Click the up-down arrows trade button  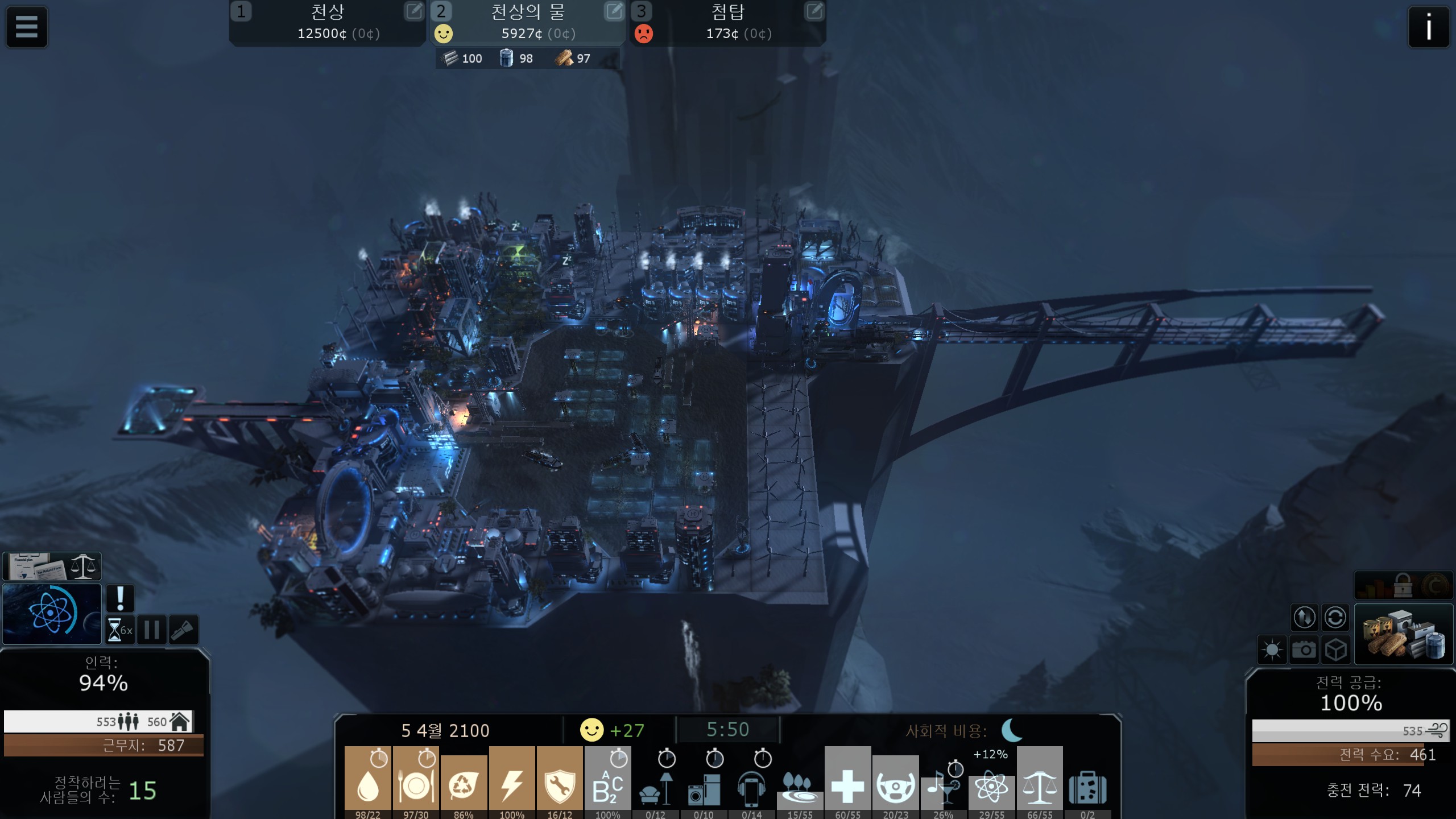pos(1304,617)
